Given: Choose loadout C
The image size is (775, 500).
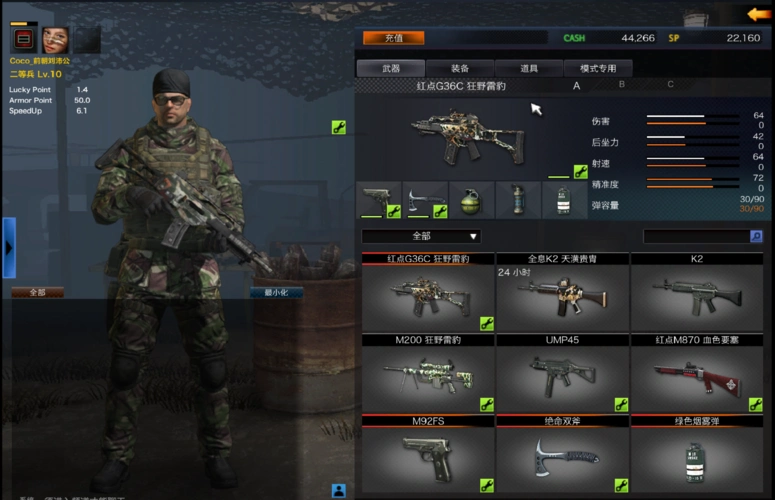Looking at the screenshot, I should click(x=670, y=85).
